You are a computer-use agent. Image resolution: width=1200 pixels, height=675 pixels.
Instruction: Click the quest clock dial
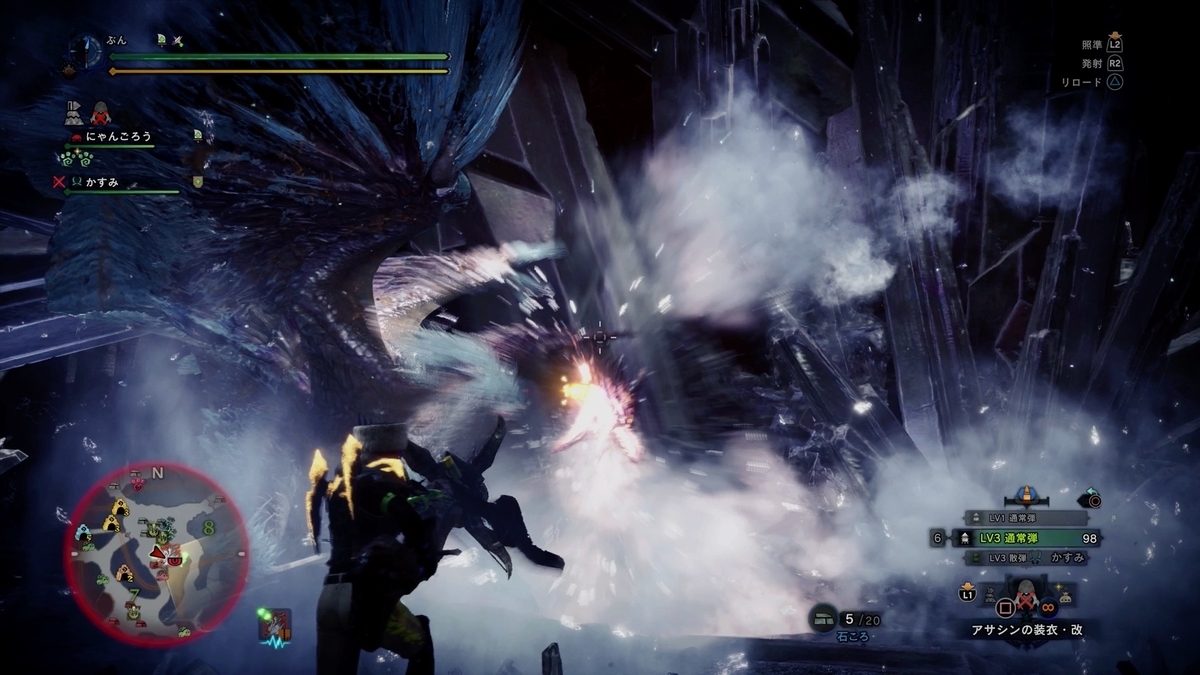[84, 49]
